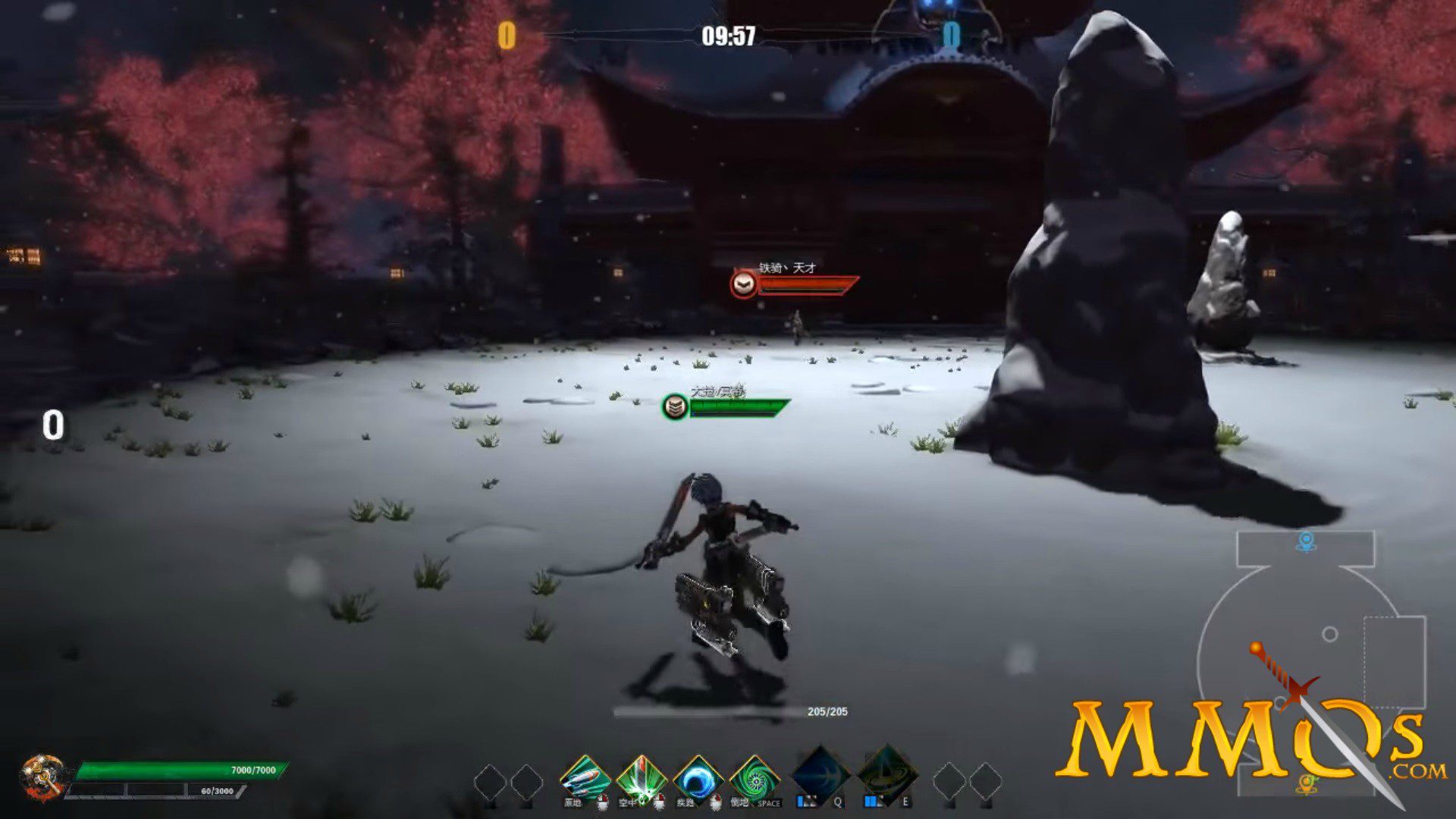Click the dark blue Q skill icon
Viewport: 1456px width, 819px height.
[x=821, y=773]
